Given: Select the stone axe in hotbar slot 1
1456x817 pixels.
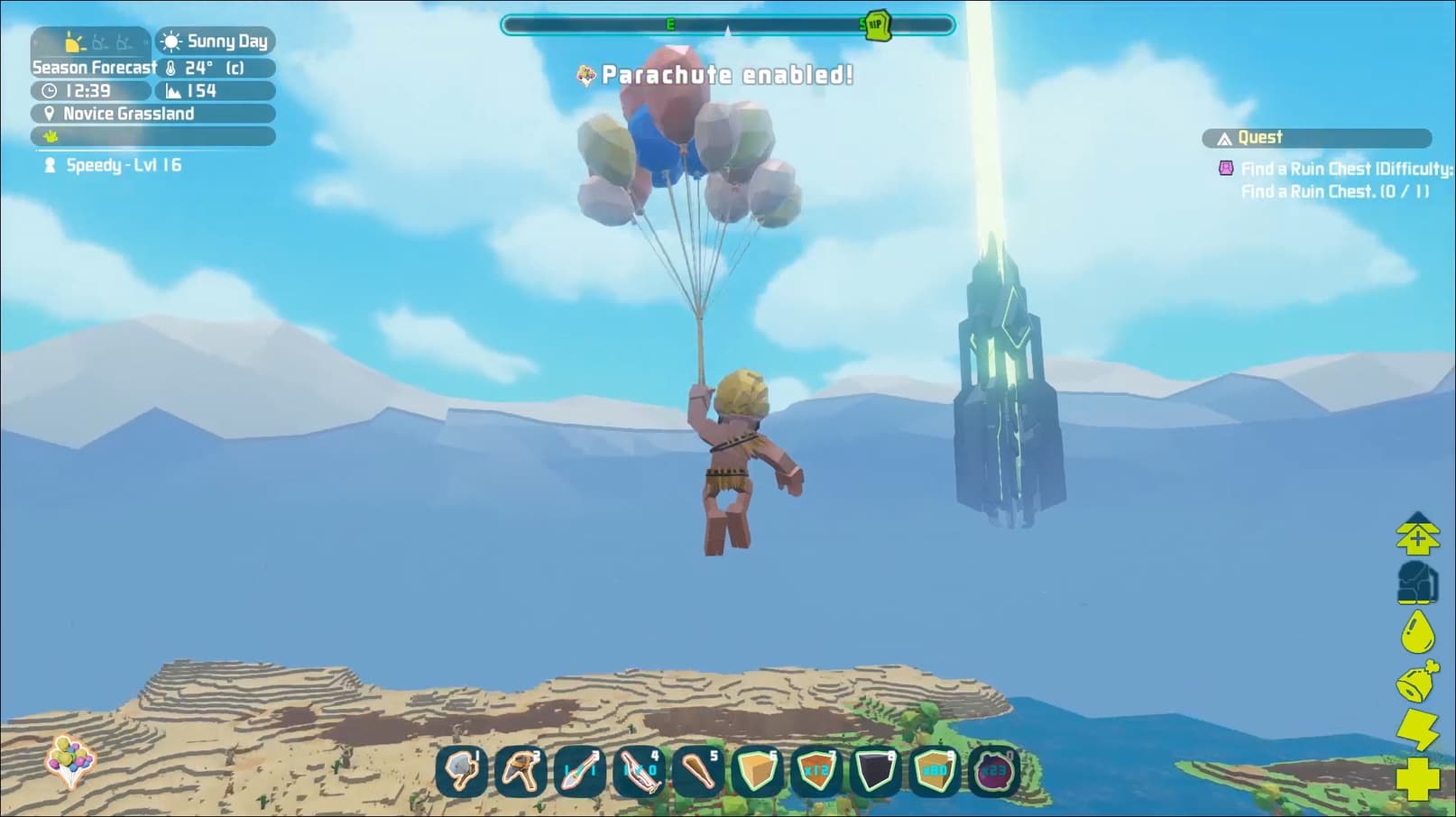Looking at the screenshot, I should 462,771.
